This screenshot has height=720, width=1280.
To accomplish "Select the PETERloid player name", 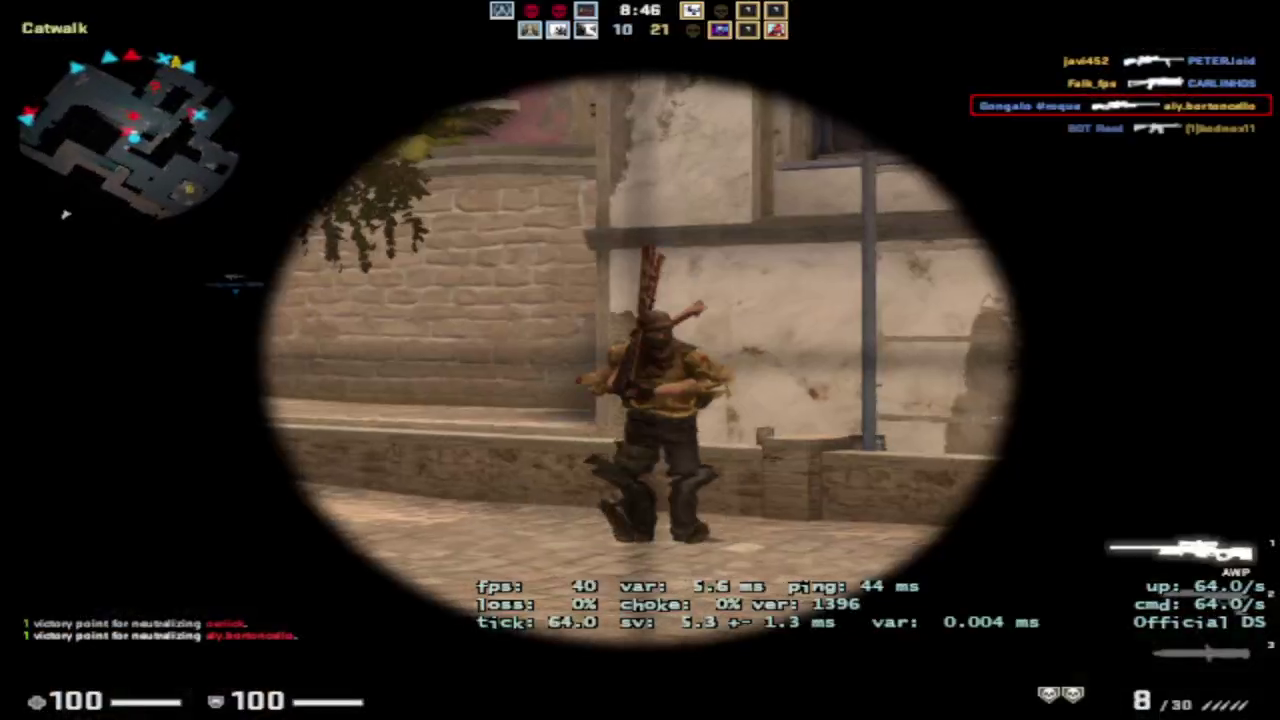I will pyautogui.click(x=1221, y=60).
